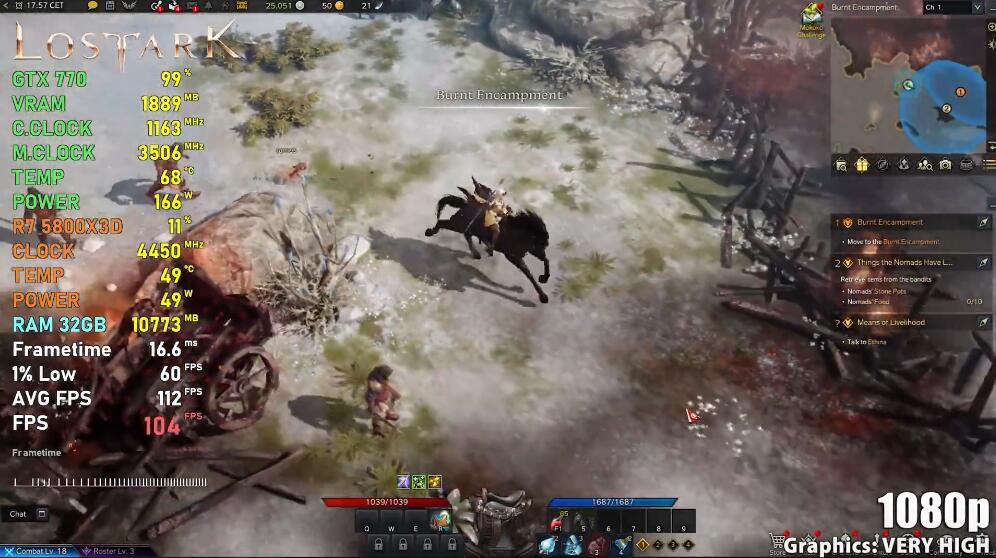
Task: Click the people search icon under minimap
Action: (x=924, y=165)
